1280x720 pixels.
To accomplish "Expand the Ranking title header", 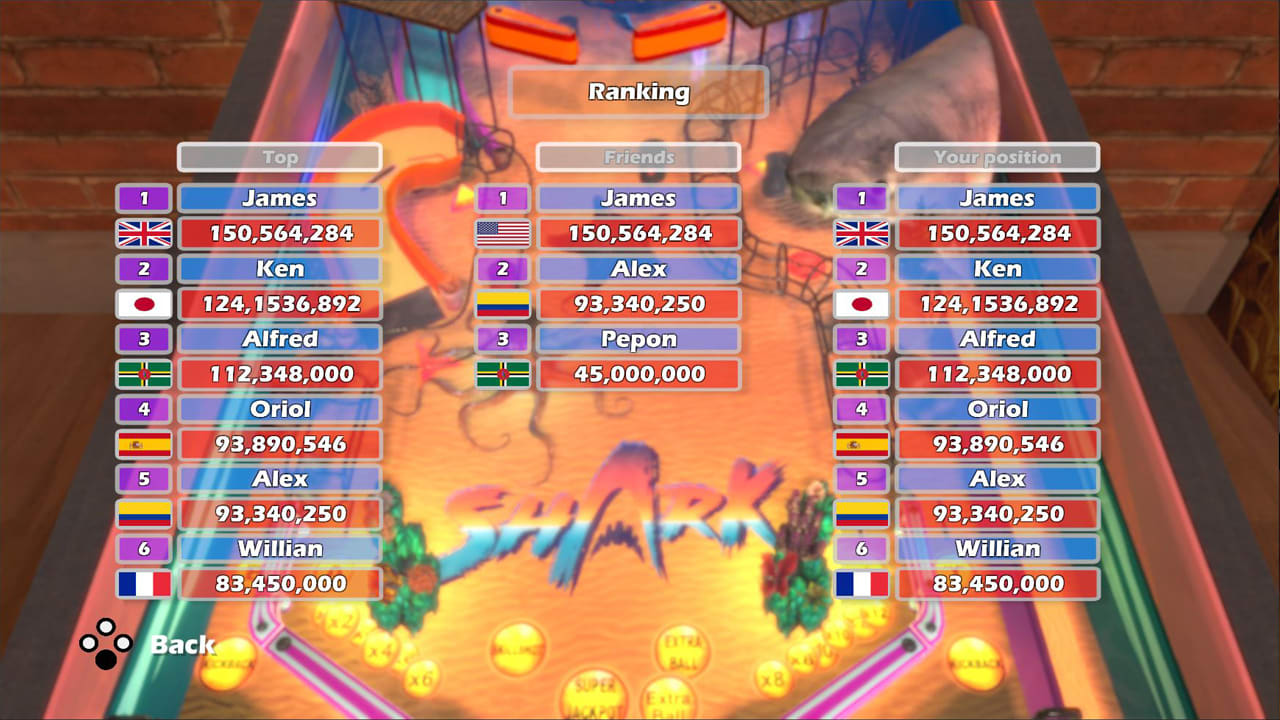I will (639, 92).
